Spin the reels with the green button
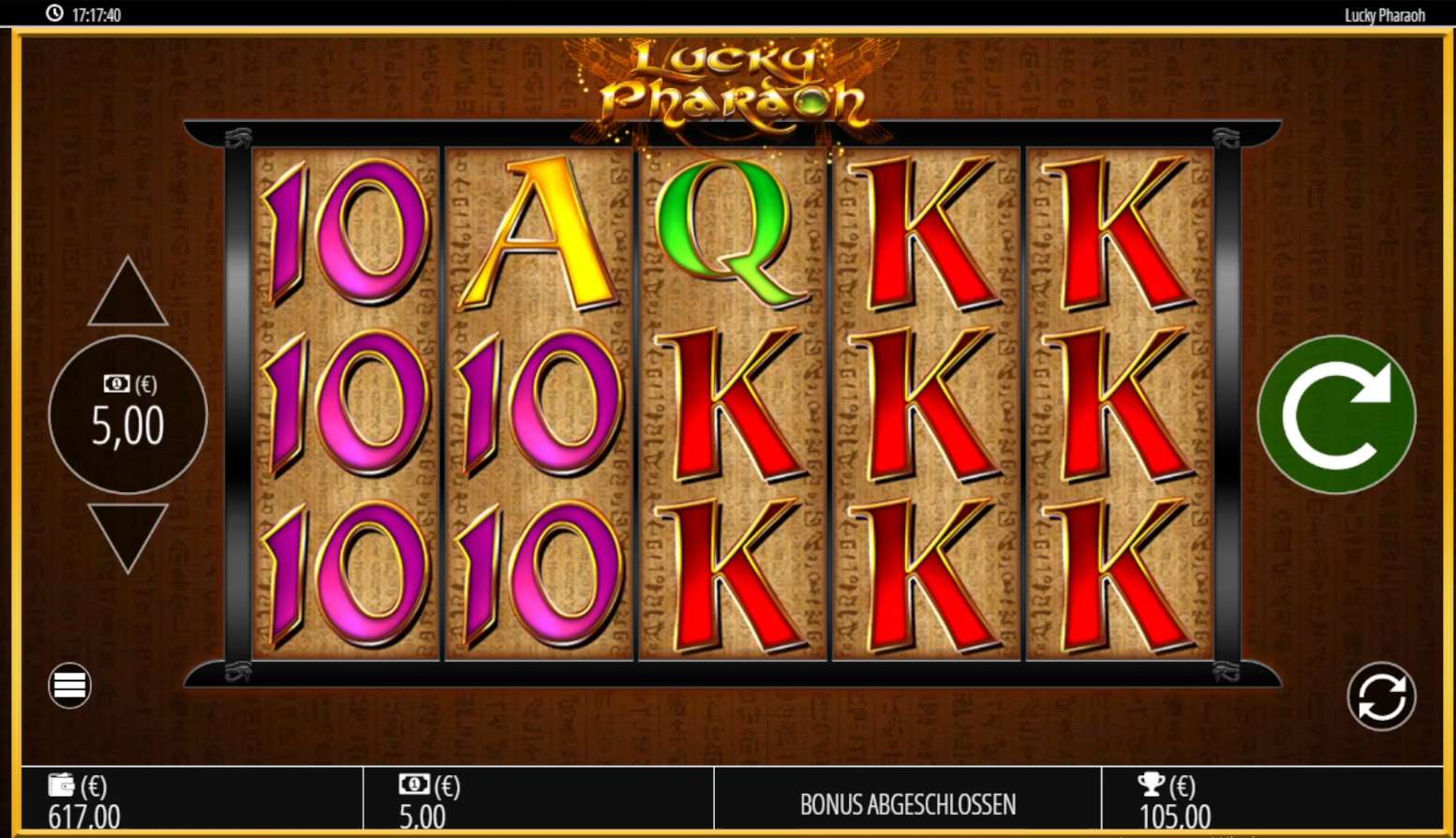The width and height of the screenshot is (1456, 838). pyautogui.click(x=1336, y=414)
